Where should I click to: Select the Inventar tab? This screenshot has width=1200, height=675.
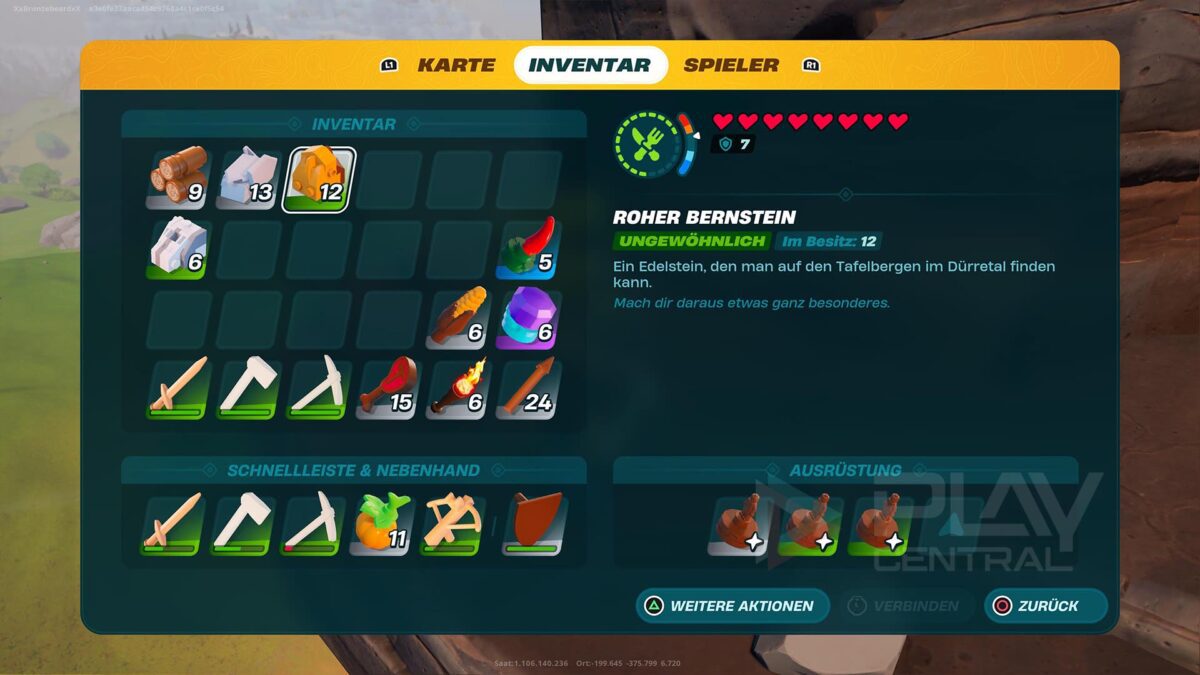tap(590, 65)
